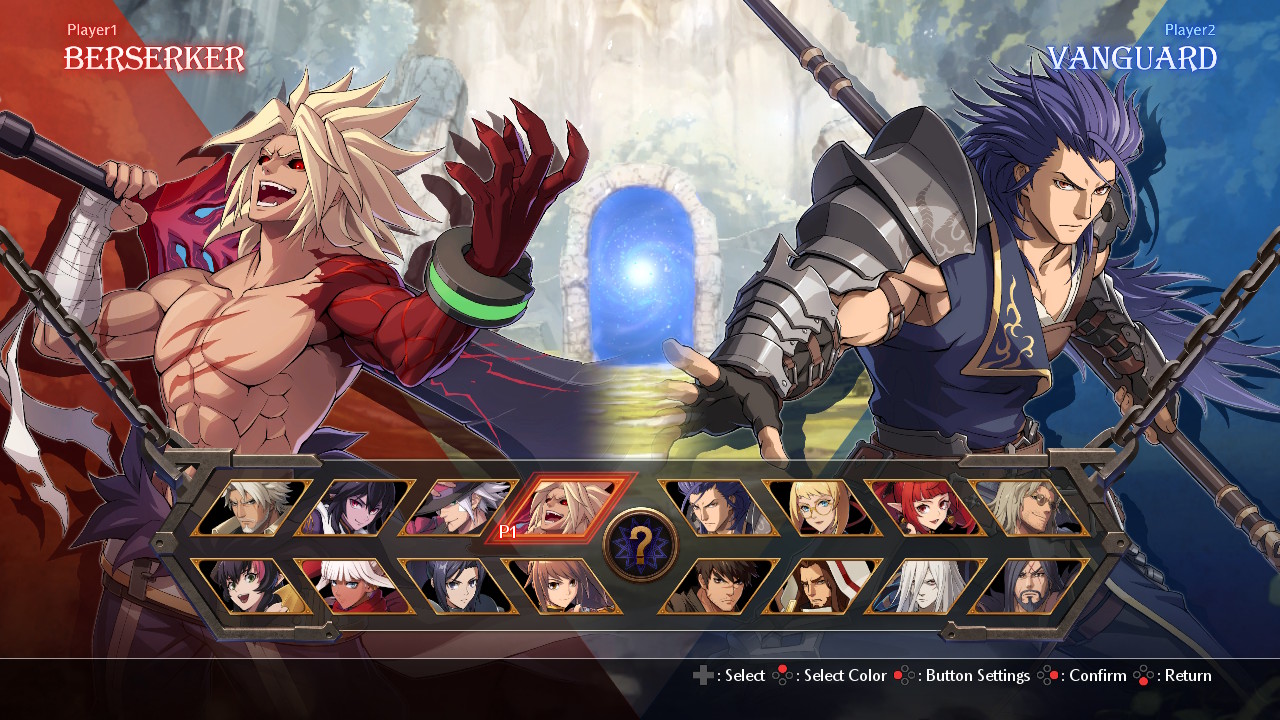Screen dimensions: 1280x720
Task: Pick the blonde woman with glasses
Action: [x=822, y=508]
